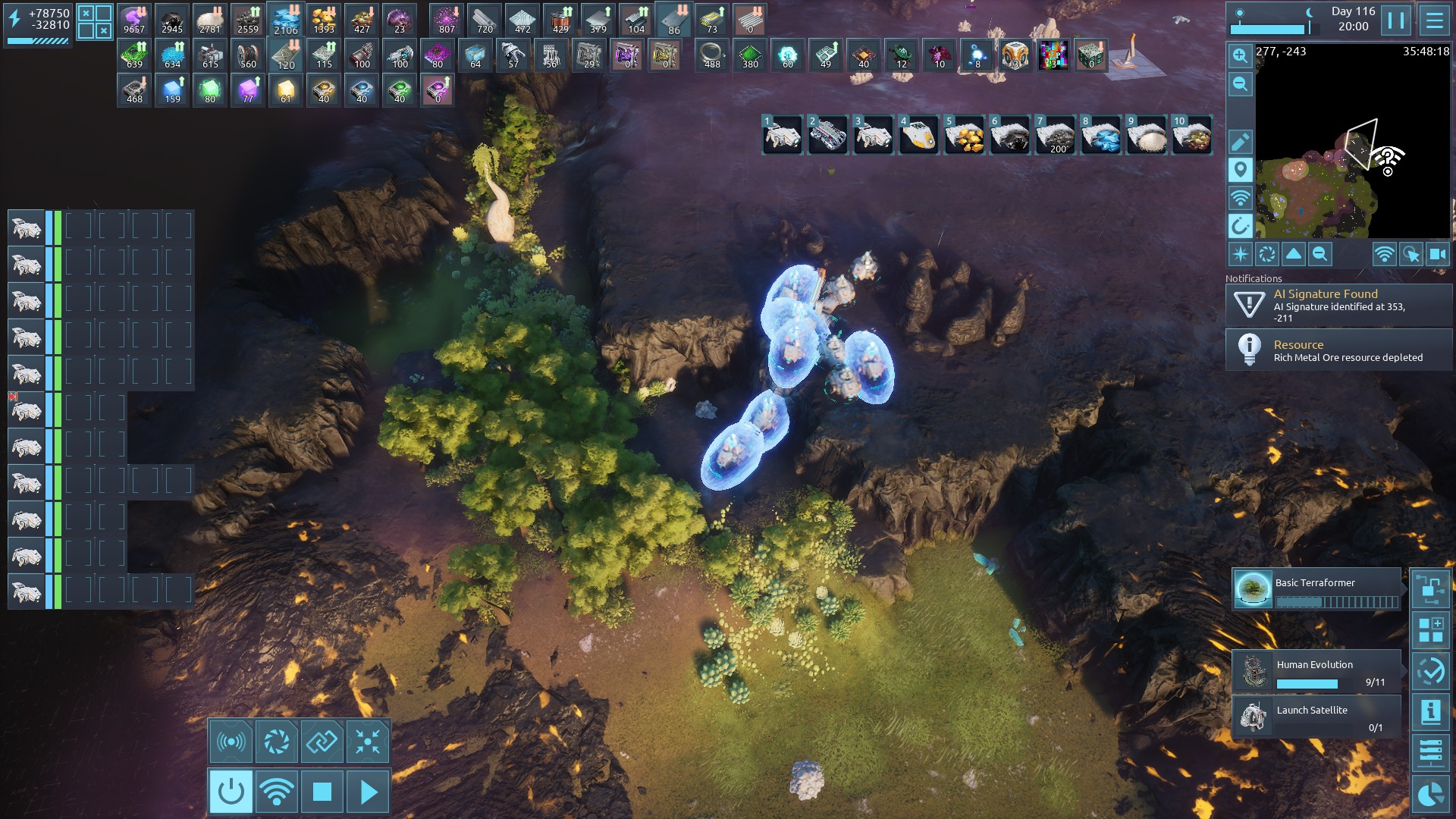
Task: Show the Human Evolution objective
Action: click(x=1316, y=671)
